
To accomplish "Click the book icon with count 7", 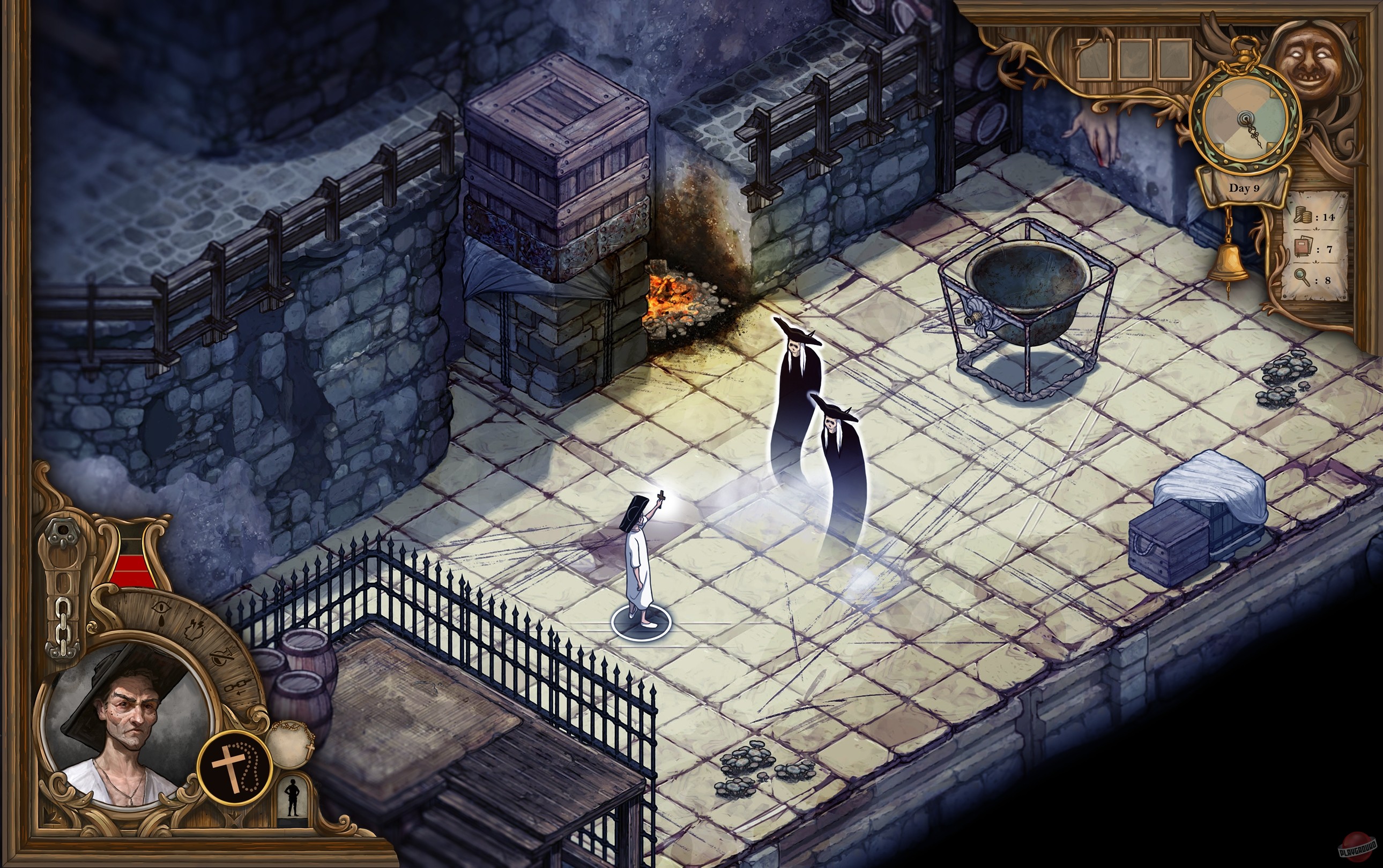I will (1303, 248).
